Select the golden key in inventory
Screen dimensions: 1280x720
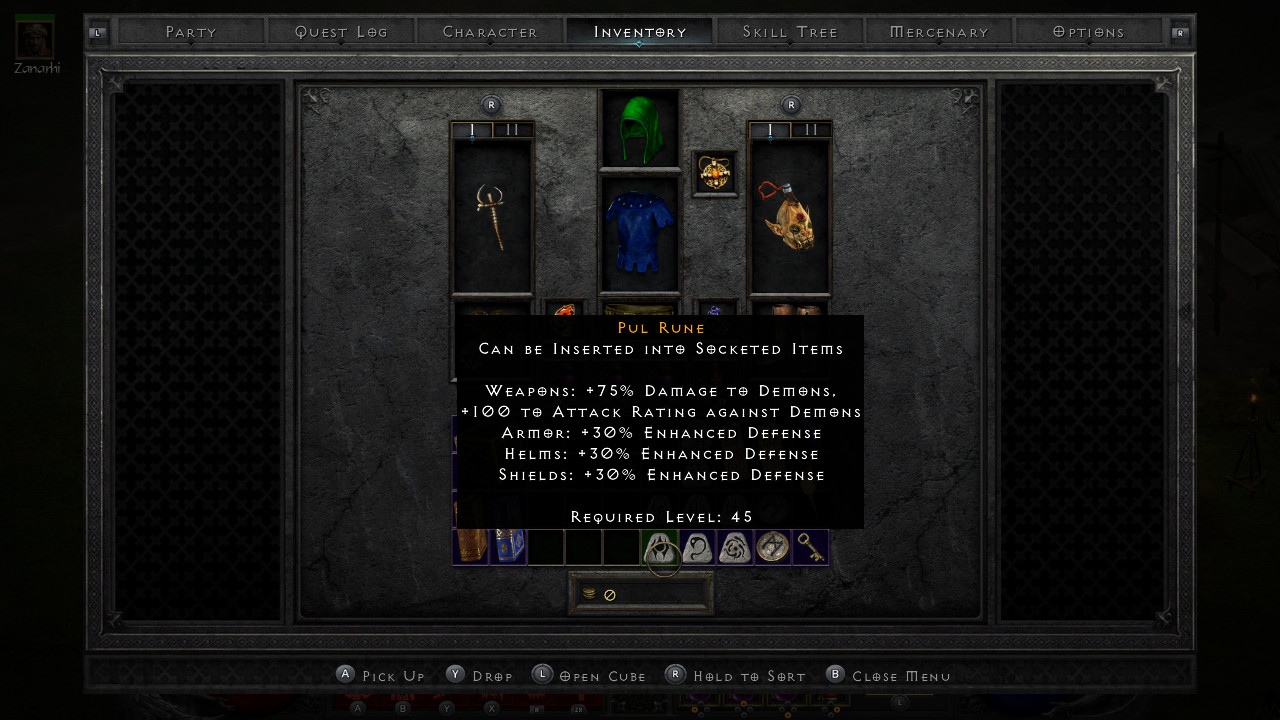pos(810,547)
